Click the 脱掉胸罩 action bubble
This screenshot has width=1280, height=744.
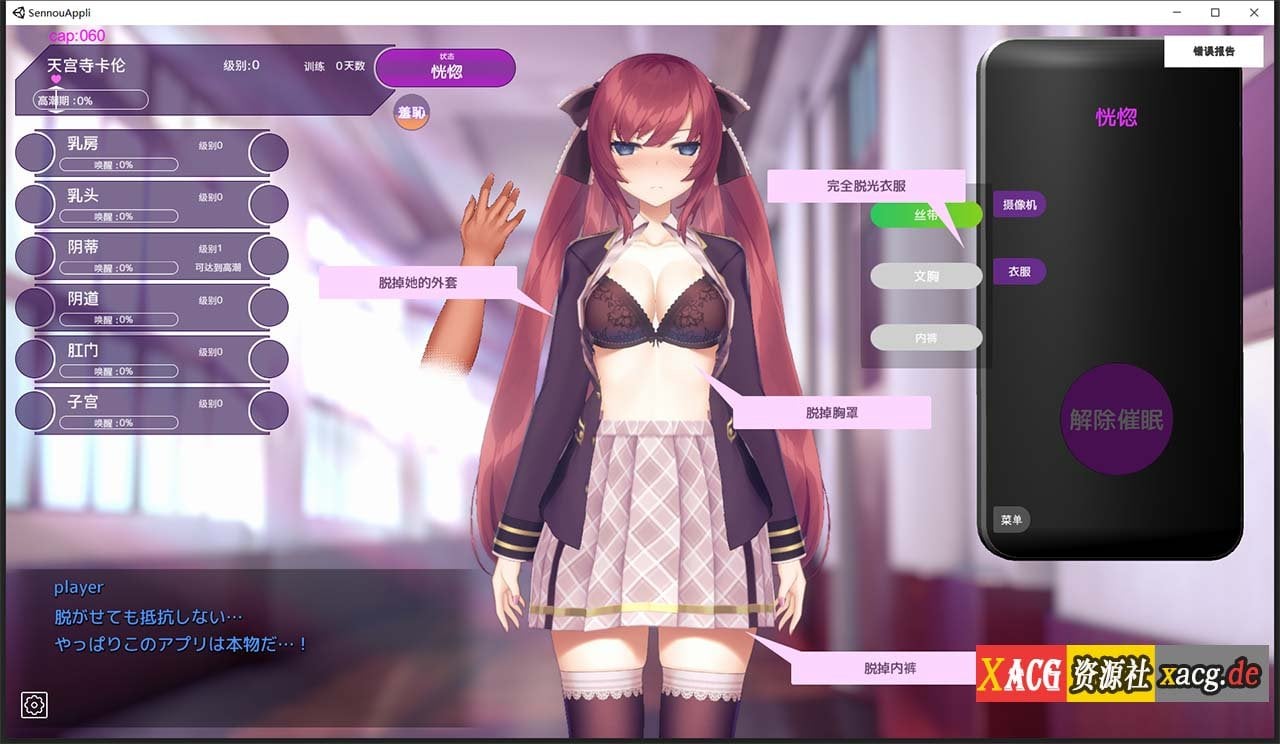pyautogui.click(x=833, y=411)
